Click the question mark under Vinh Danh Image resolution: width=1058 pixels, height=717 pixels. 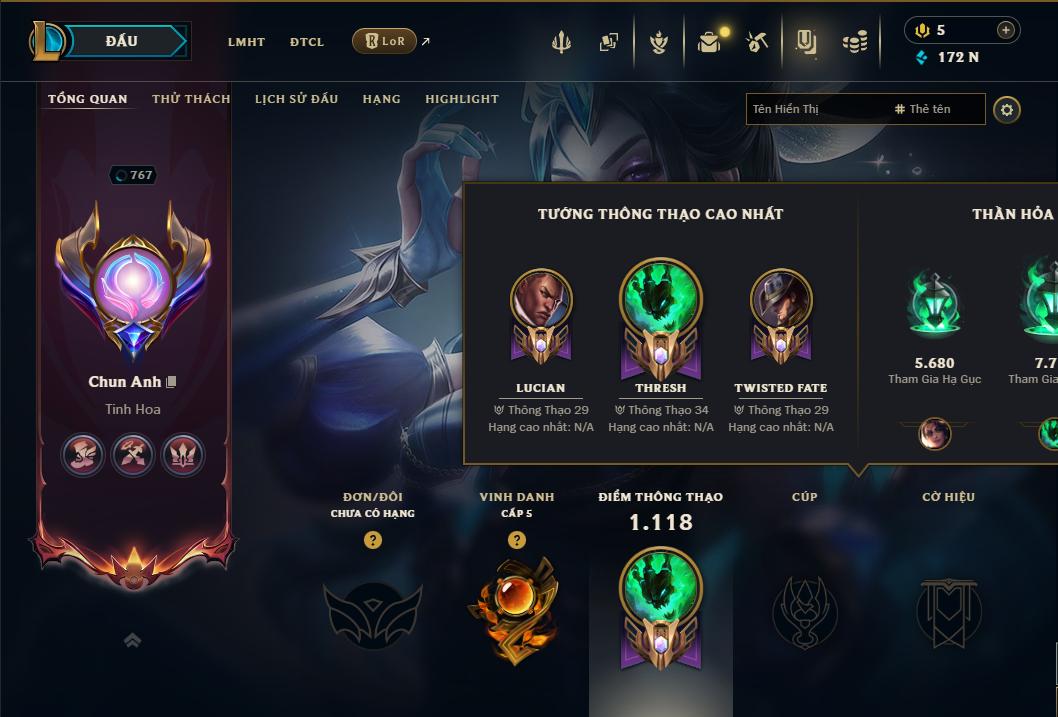516,540
